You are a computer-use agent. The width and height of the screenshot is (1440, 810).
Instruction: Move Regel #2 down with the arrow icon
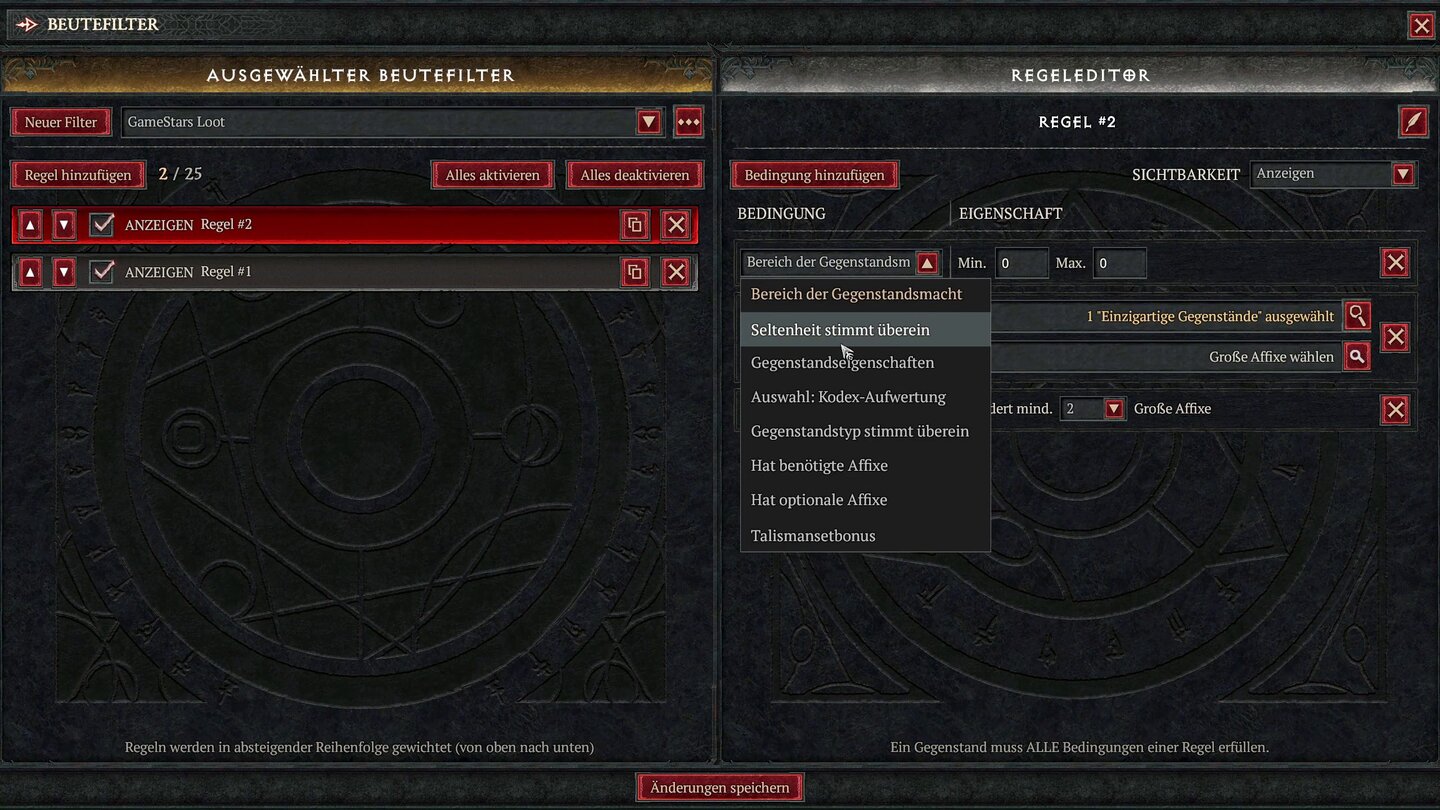coord(64,224)
